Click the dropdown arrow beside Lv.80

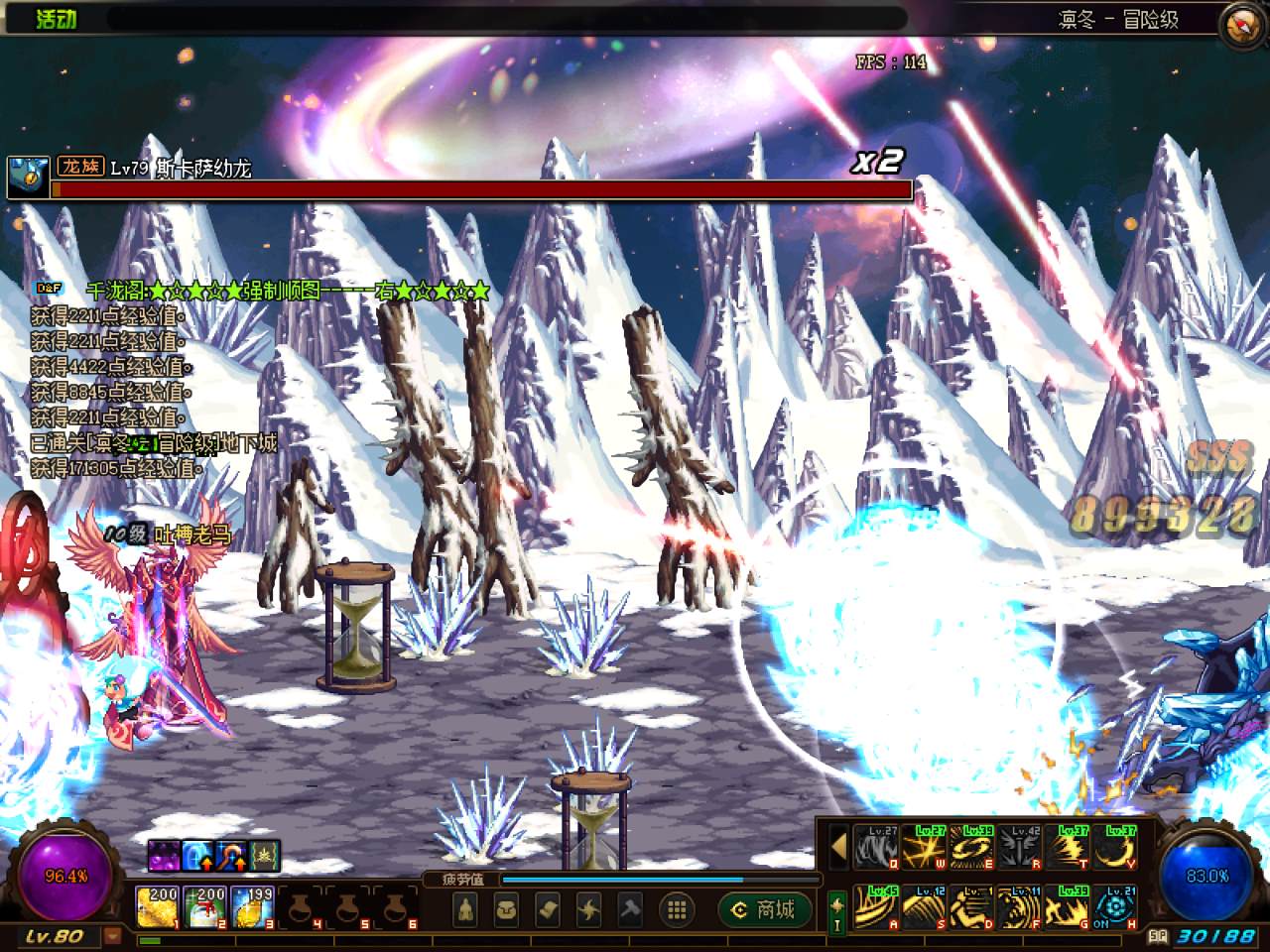tap(113, 936)
